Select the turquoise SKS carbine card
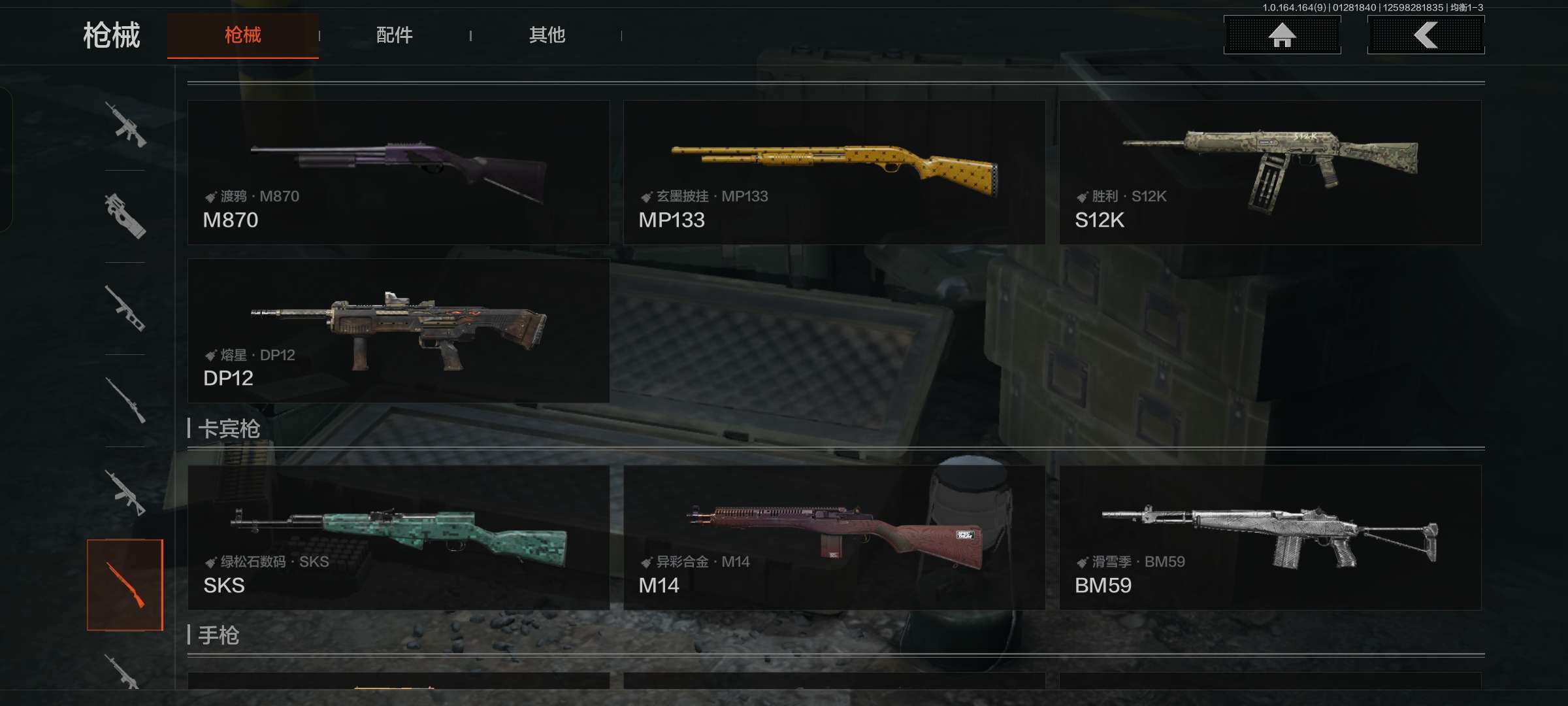1568x706 pixels. (x=399, y=537)
